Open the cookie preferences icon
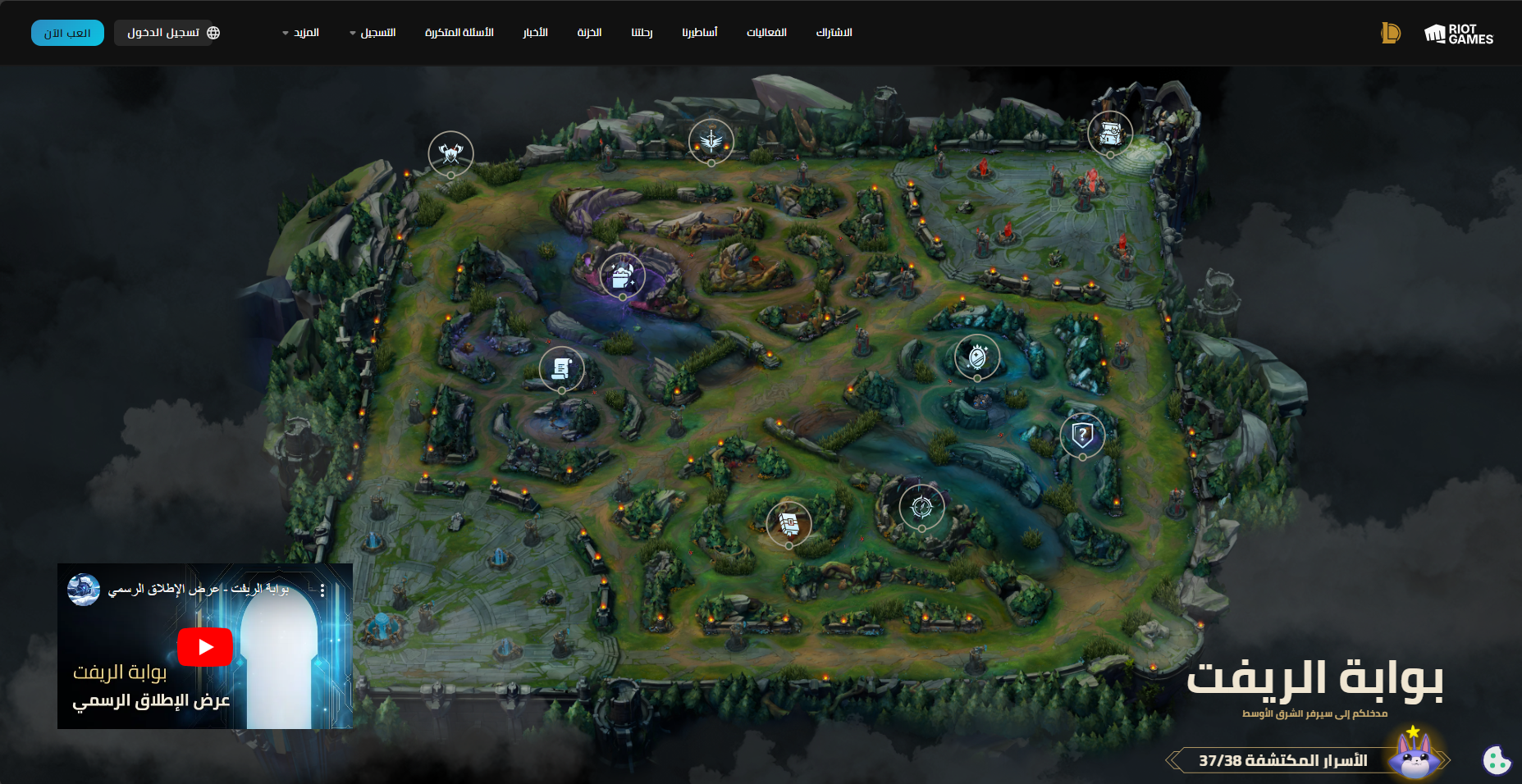This screenshot has height=784, width=1522. click(x=1497, y=760)
